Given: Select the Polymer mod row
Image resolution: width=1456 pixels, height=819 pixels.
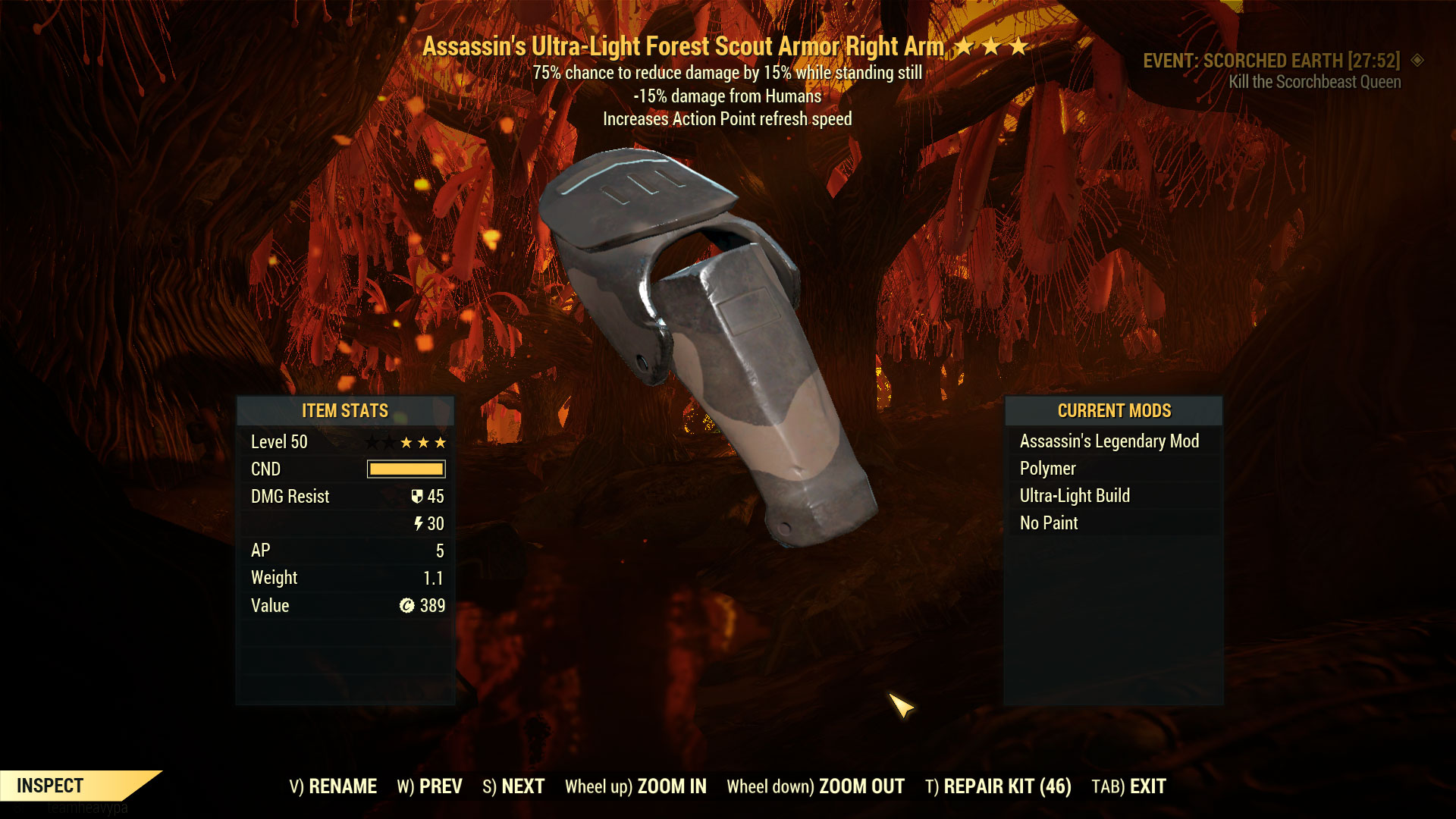Looking at the screenshot, I should [1047, 469].
